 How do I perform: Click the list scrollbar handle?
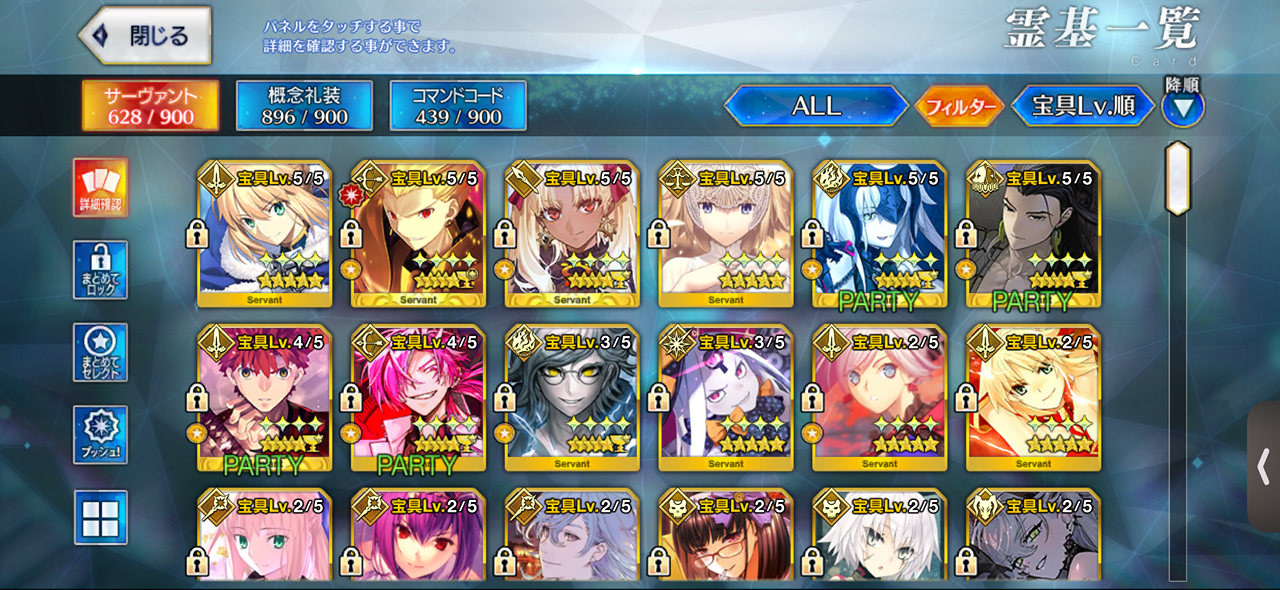click(x=1177, y=178)
